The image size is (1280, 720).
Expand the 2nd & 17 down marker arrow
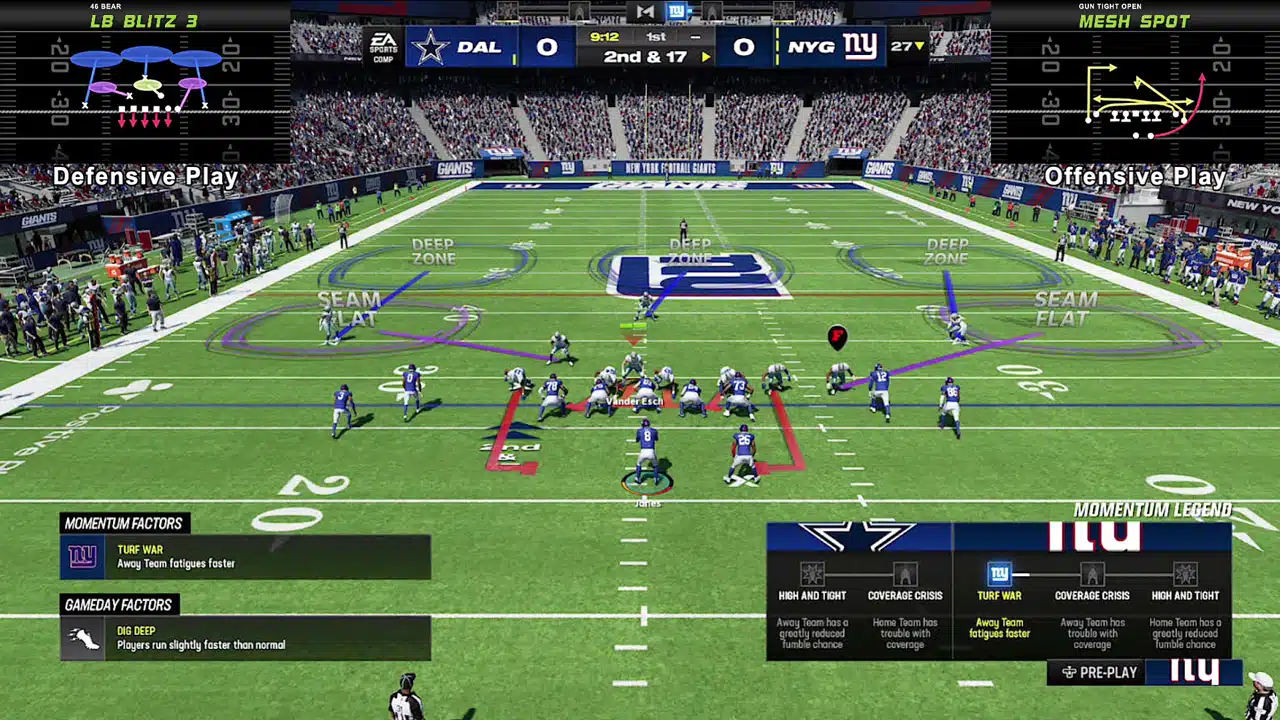pyautogui.click(x=707, y=57)
